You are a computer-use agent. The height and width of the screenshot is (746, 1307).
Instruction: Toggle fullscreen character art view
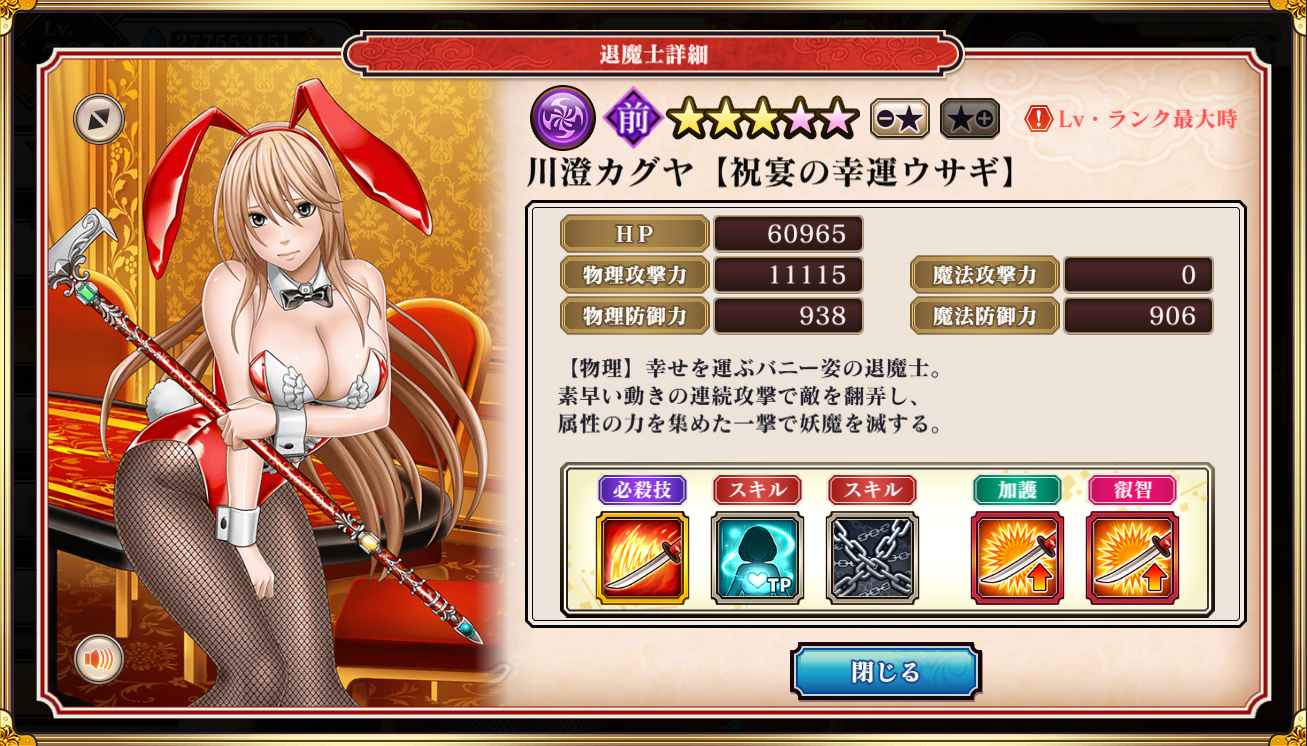pyautogui.click(x=99, y=120)
